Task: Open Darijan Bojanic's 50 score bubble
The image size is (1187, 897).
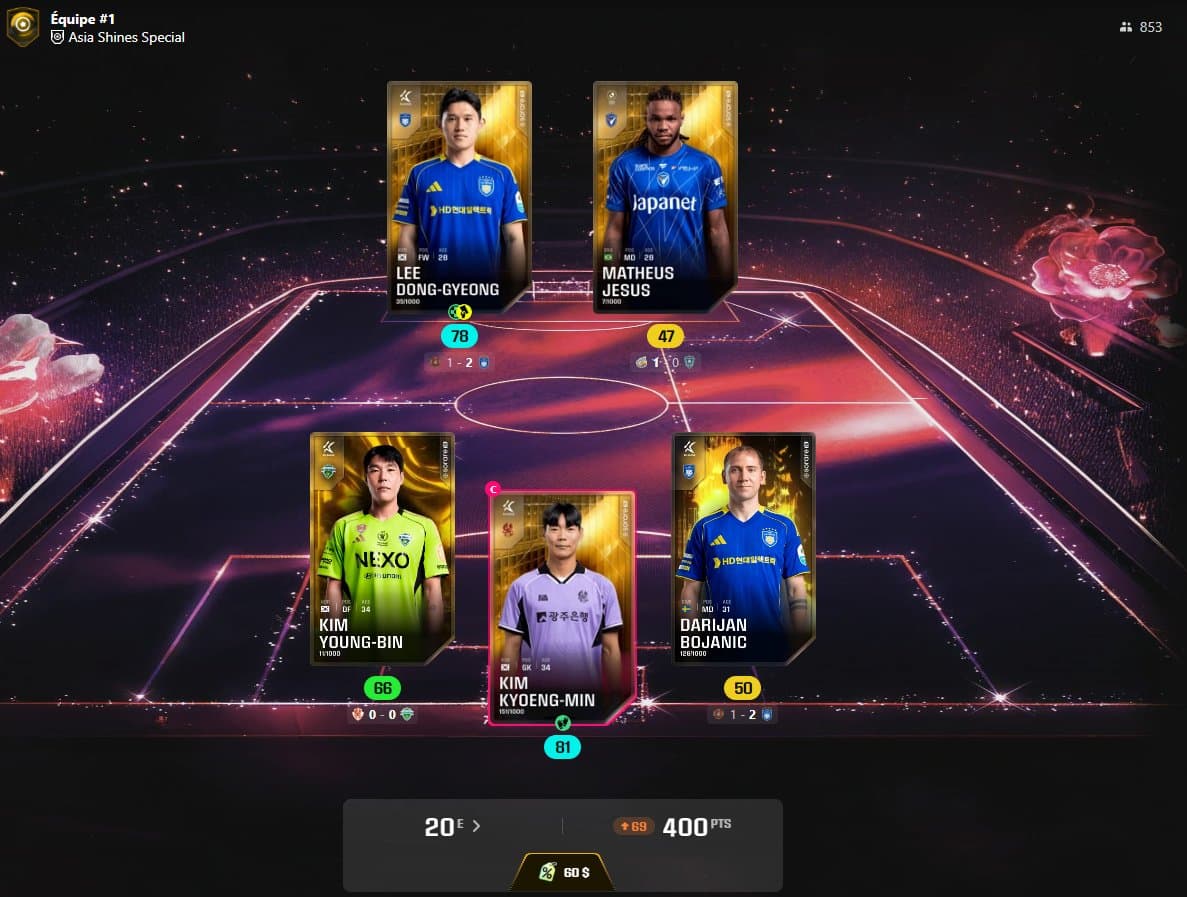Action: 743,688
